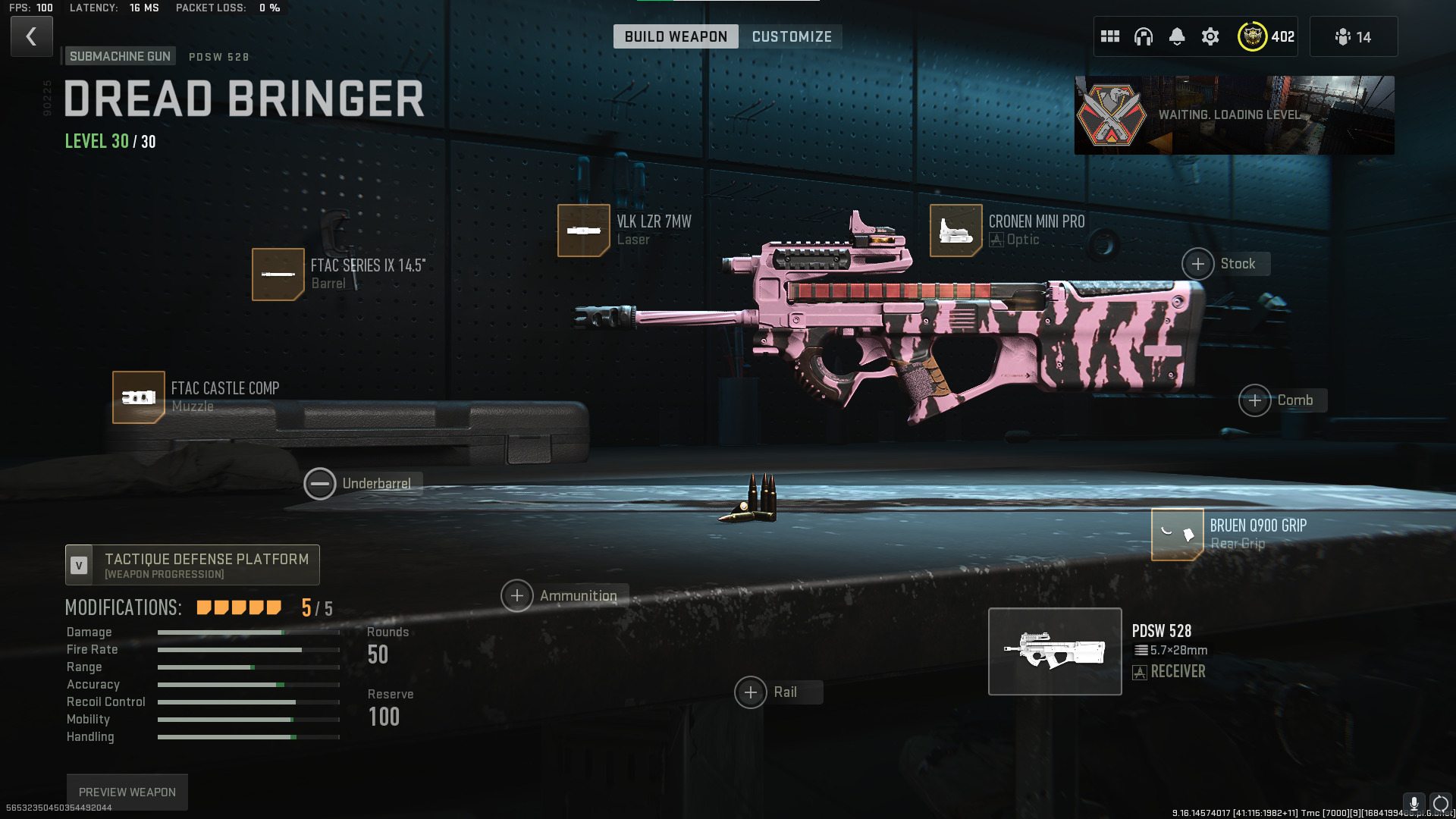Add a Stock attachment

1198,264
